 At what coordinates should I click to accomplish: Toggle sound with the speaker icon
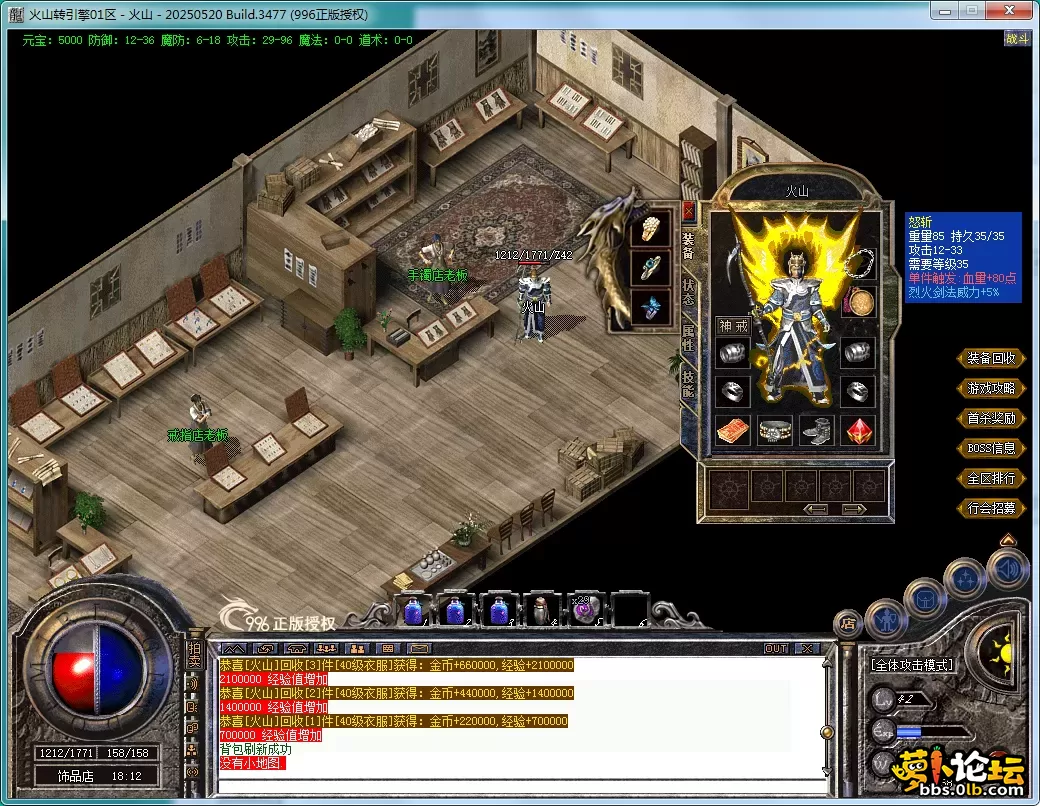tap(1007, 569)
